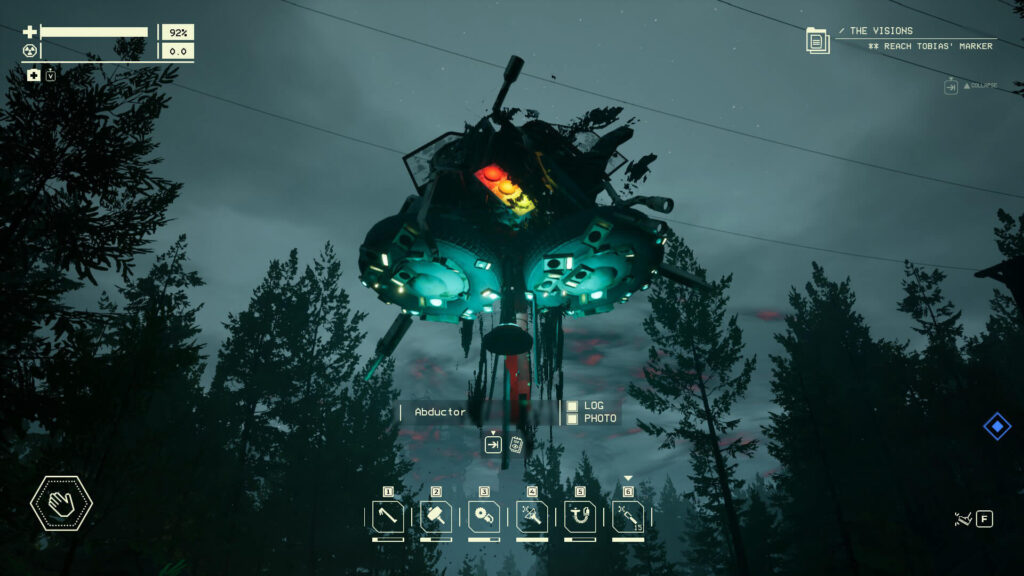Tick the LOG checkbox for Abductor
1024x576 pixels.
click(x=572, y=406)
